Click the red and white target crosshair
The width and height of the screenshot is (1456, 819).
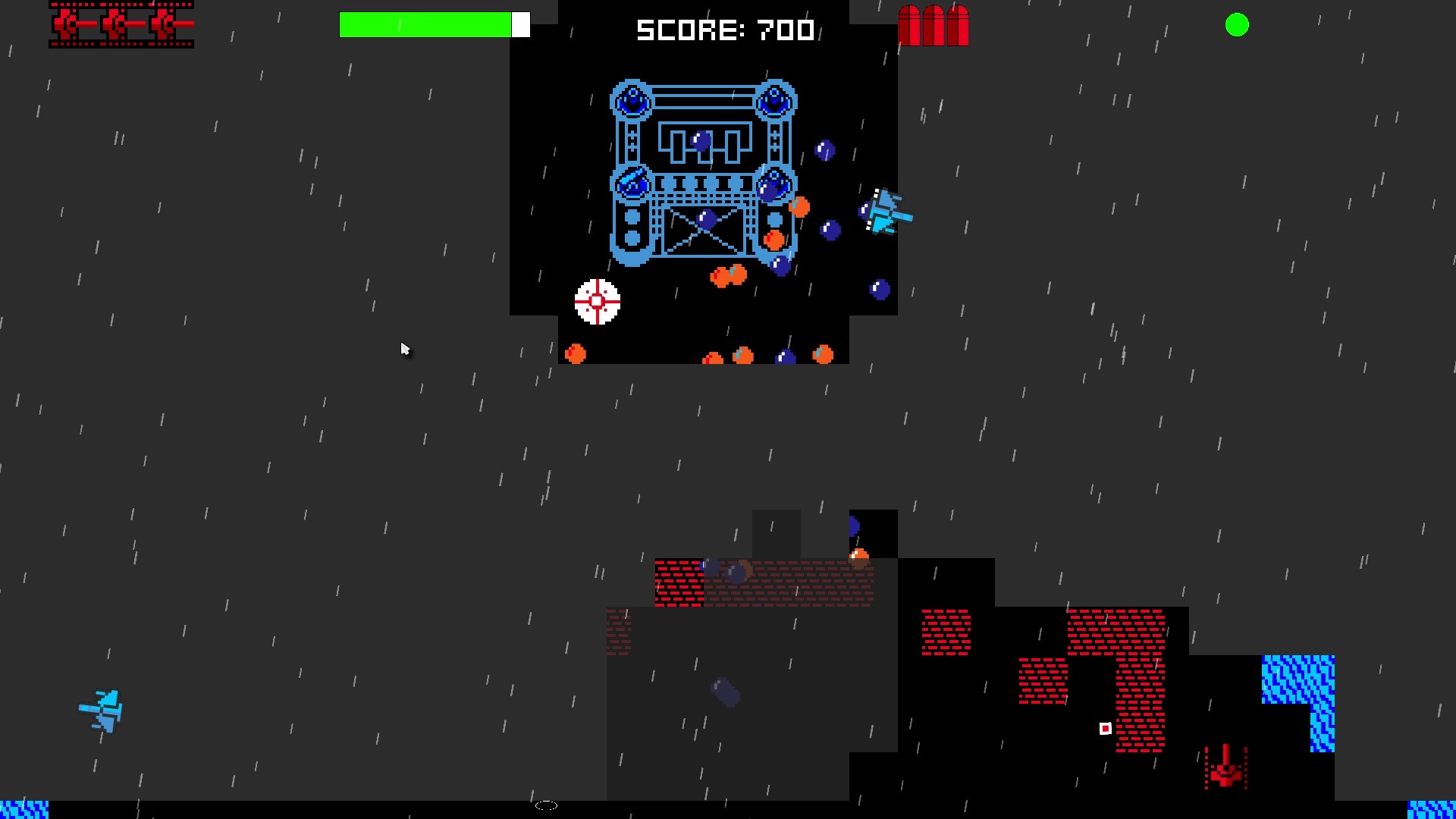(597, 303)
